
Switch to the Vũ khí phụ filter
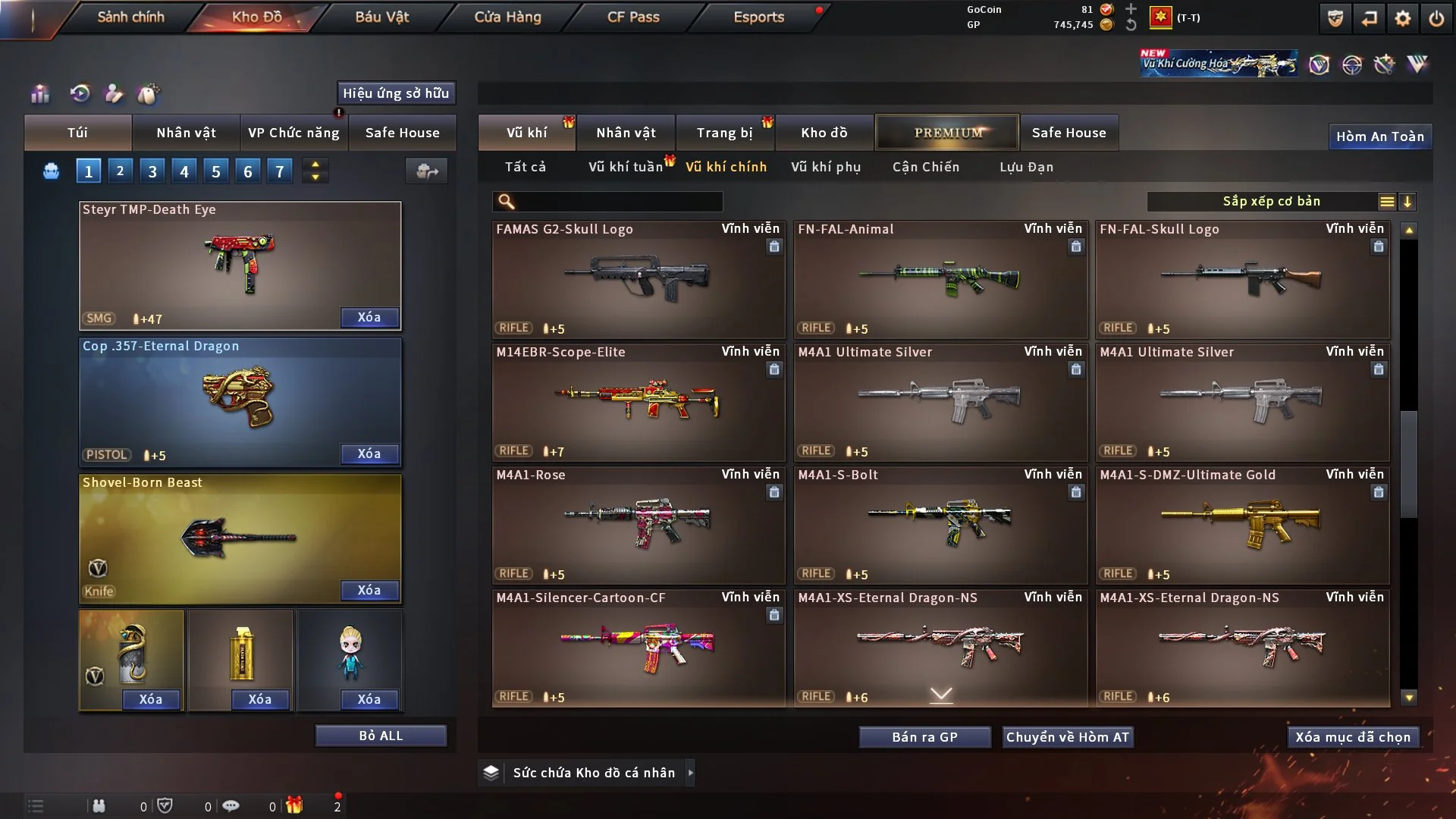pyautogui.click(x=826, y=167)
